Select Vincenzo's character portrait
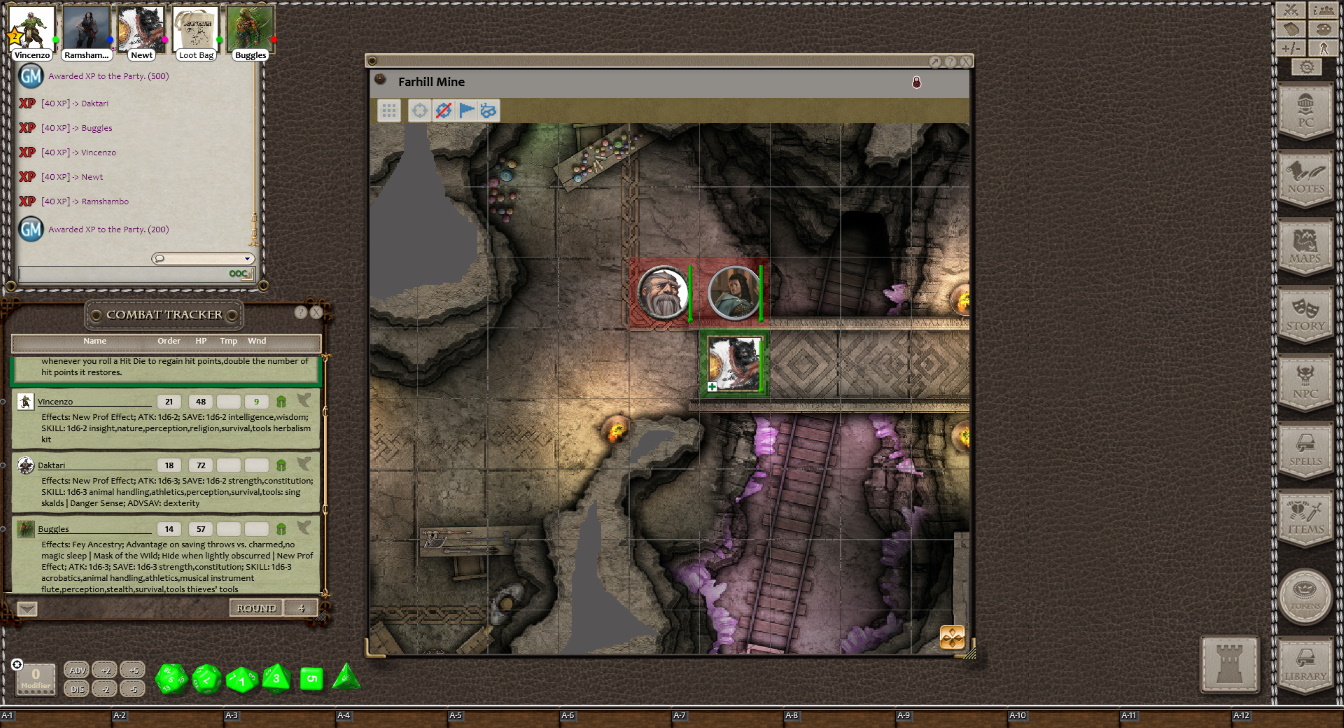1344x728 pixels. [31, 30]
